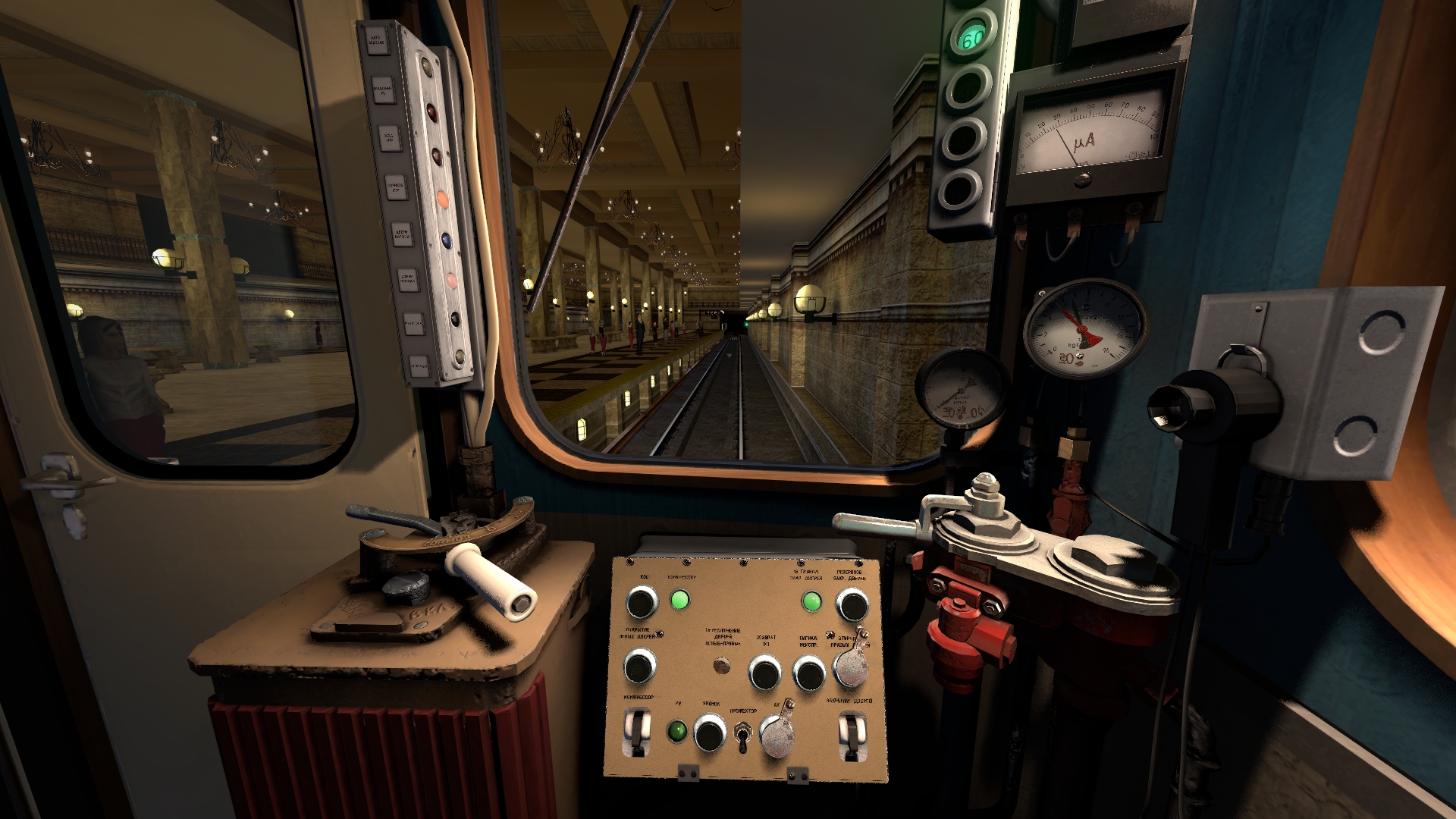This screenshot has height=819, width=1456.
Task: Push the Резервное закр. дверей button
Action: [852, 604]
